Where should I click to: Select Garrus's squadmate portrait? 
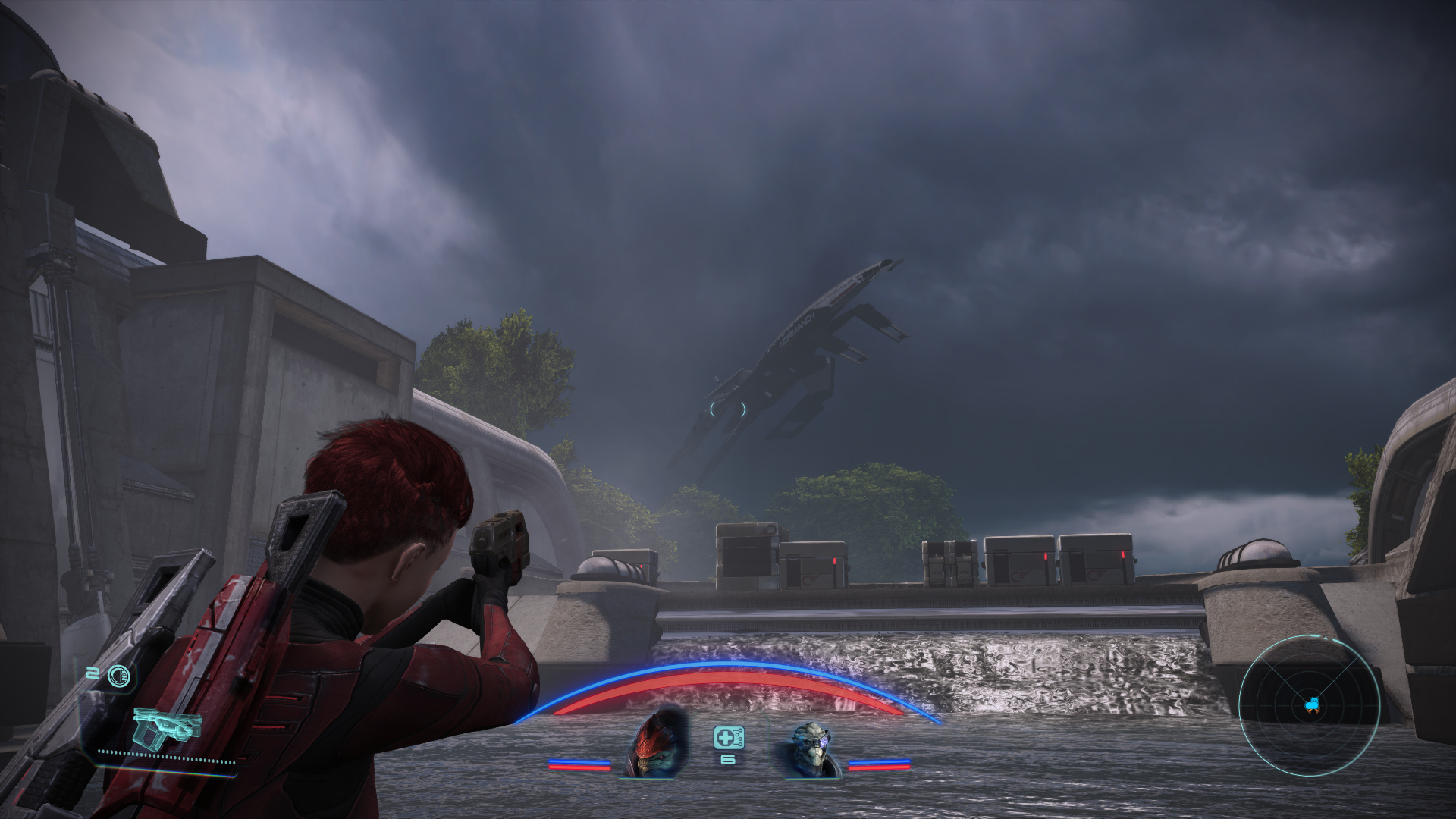click(809, 748)
